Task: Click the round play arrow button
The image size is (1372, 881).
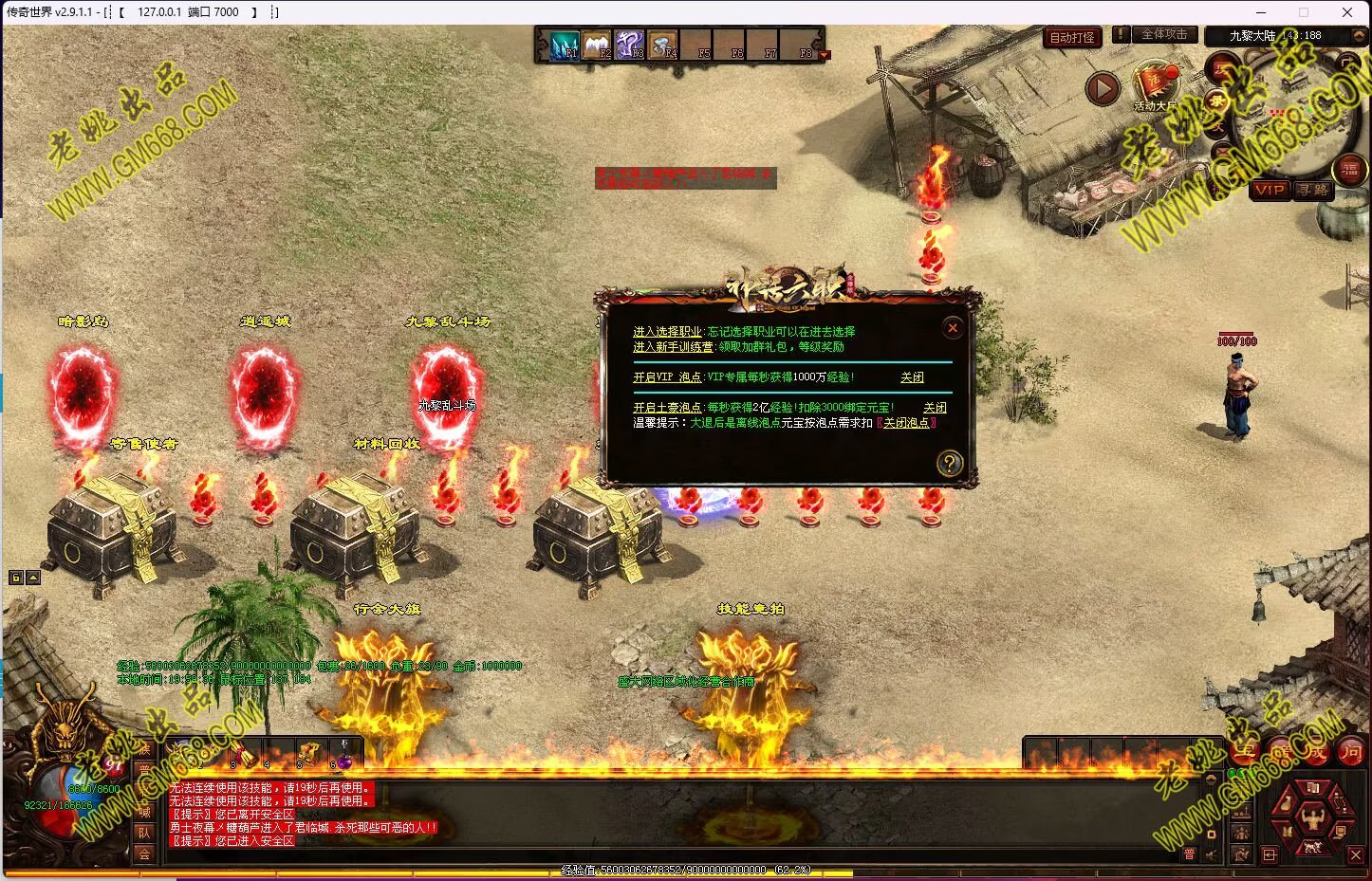Action: pyautogui.click(x=1102, y=89)
